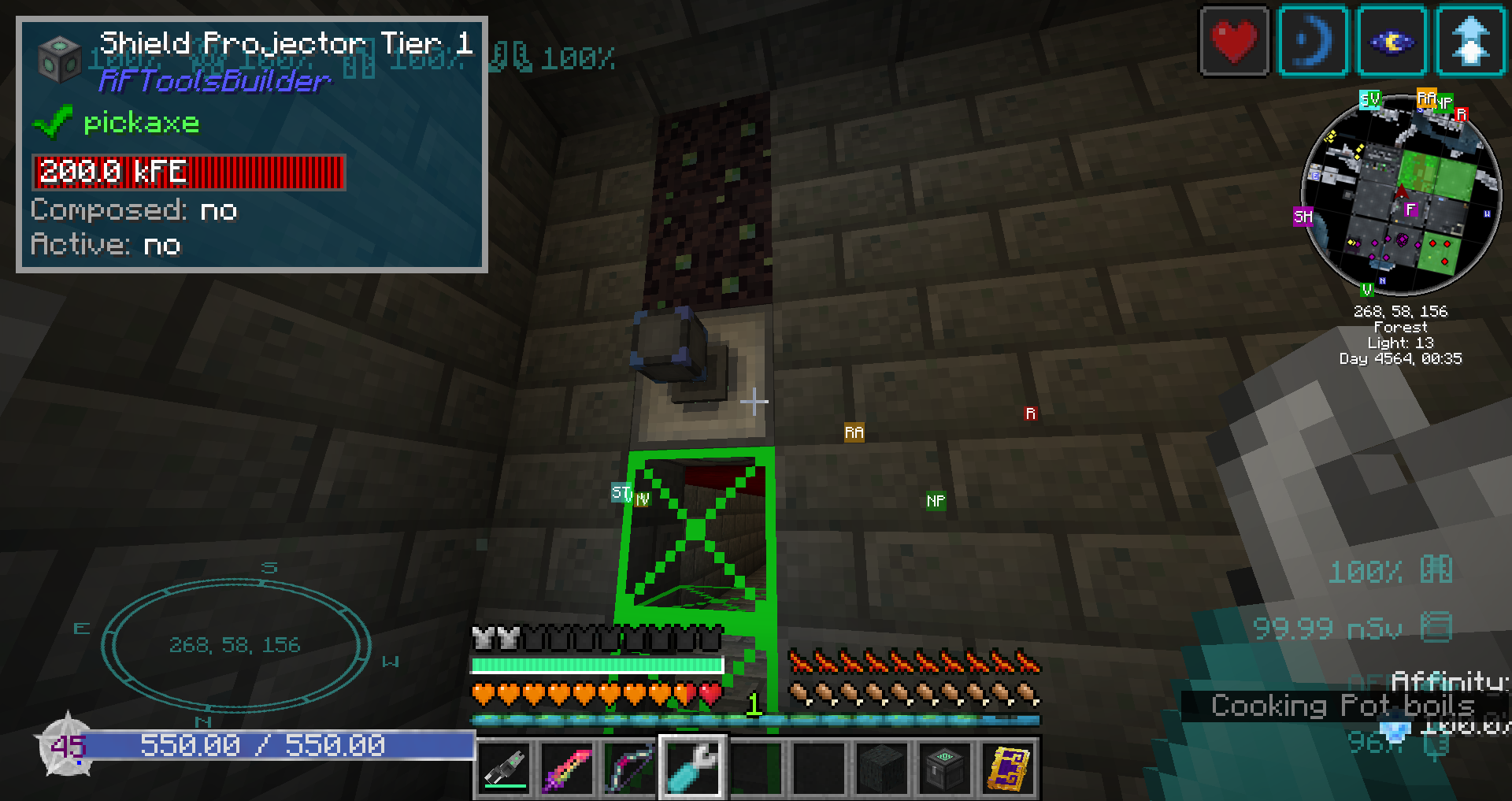Click the Forest biome label under the minimap
The height and width of the screenshot is (801, 1512).
click(x=1399, y=327)
